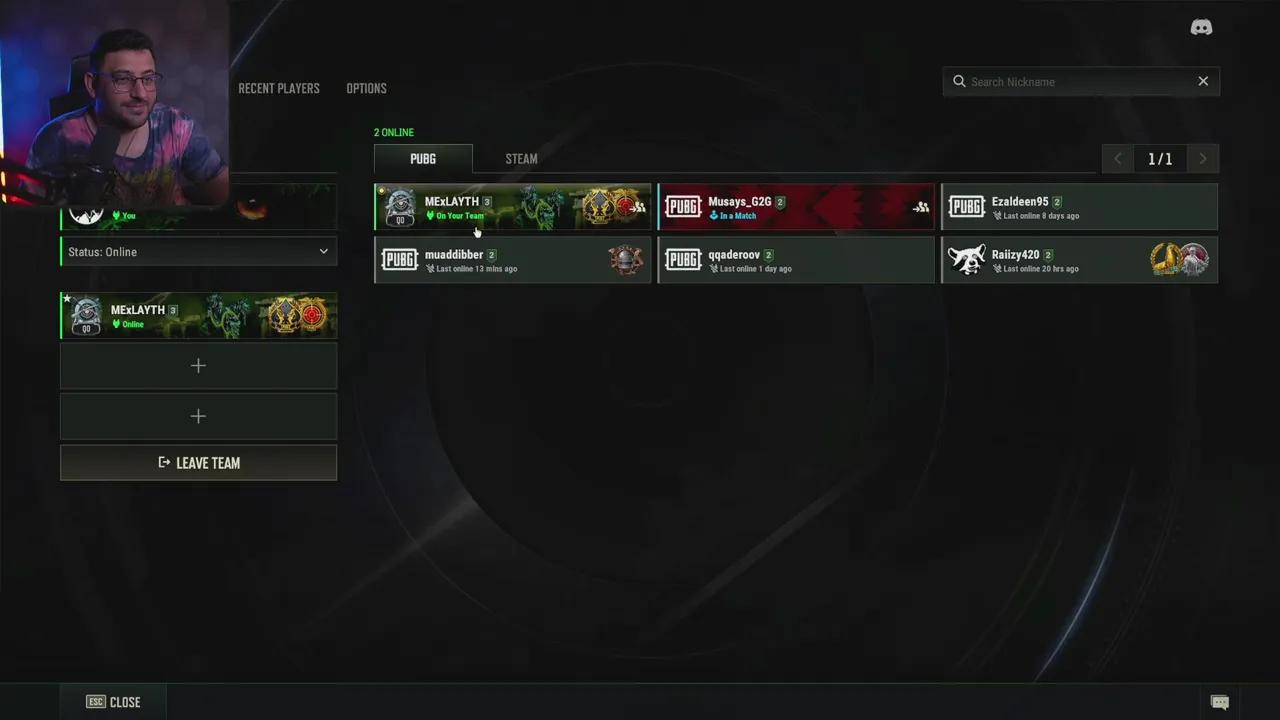
Task: Choose friend Ezaldeen95
Action: point(1079,207)
